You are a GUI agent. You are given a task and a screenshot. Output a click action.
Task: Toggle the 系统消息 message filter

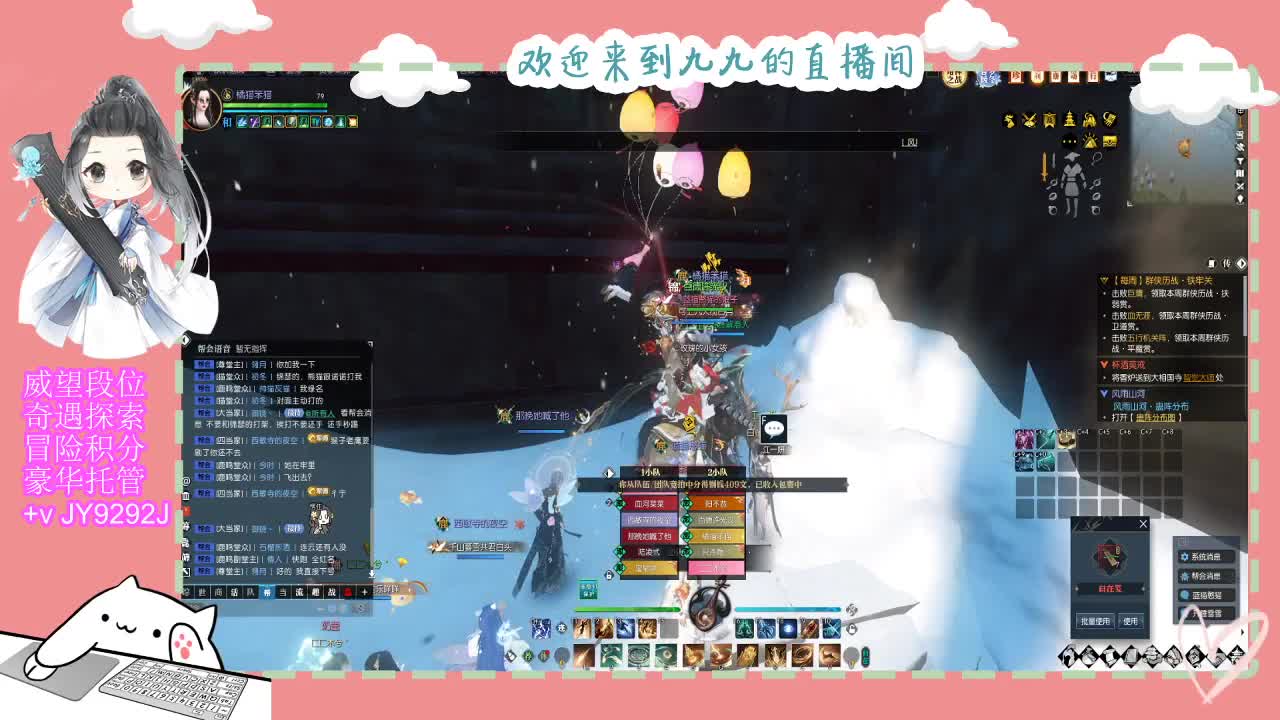[x=1206, y=556]
